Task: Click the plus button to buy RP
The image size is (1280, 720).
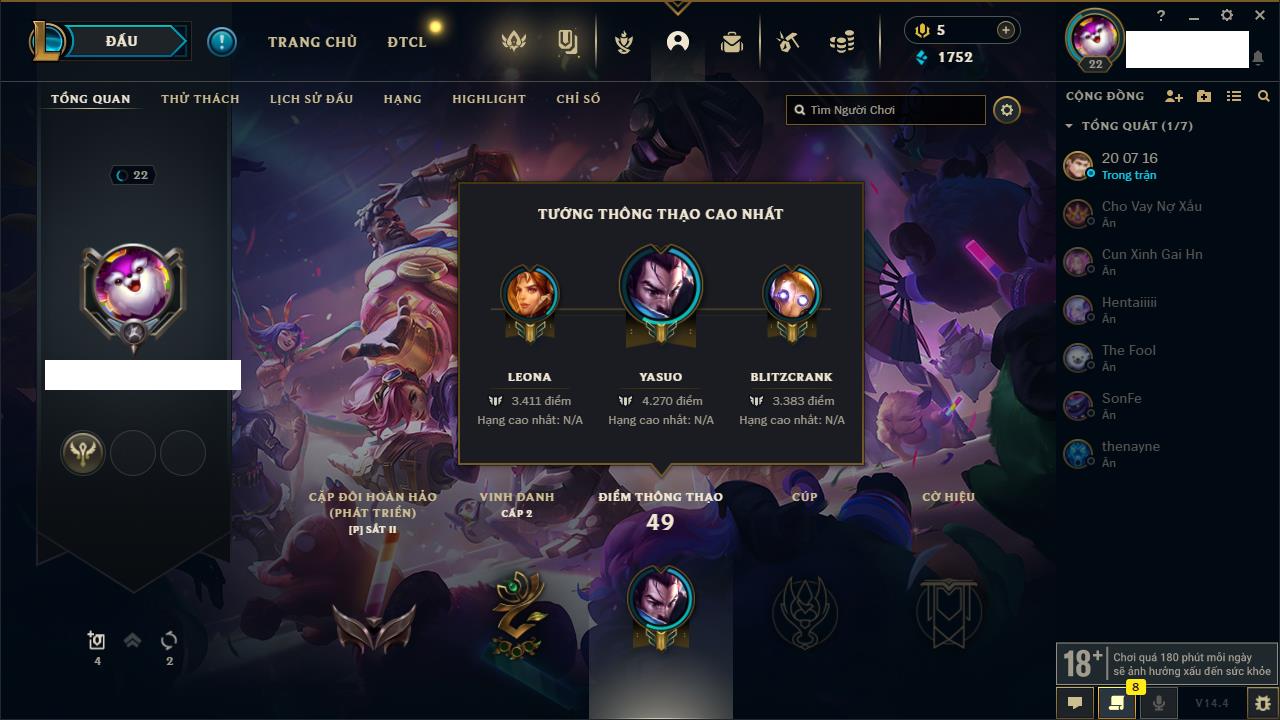Action: click(x=1005, y=30)
